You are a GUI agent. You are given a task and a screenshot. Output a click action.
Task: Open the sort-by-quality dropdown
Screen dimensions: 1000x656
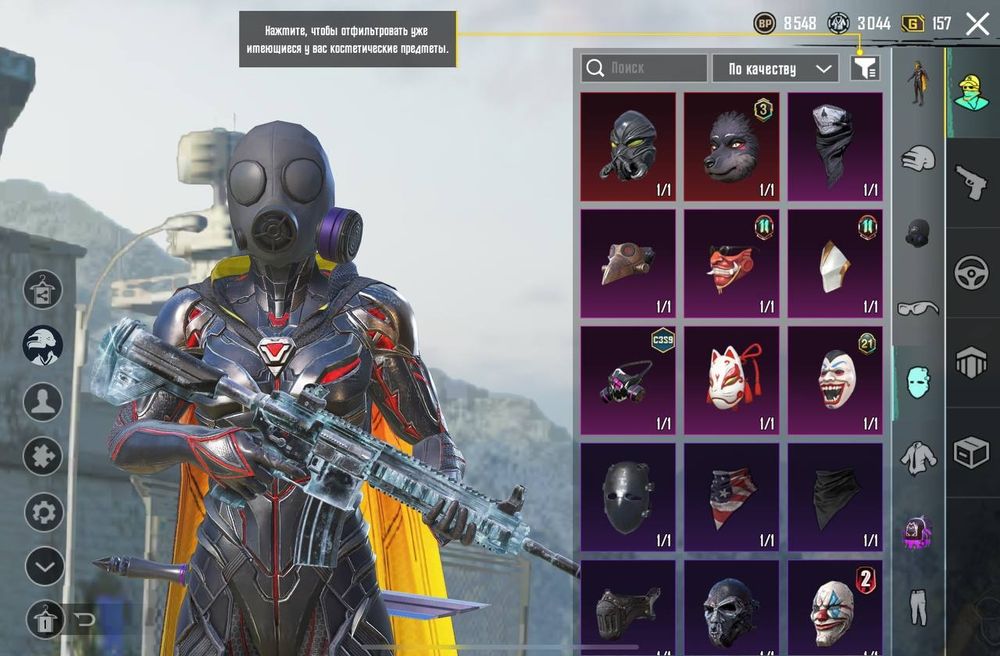tap(775, 68)
